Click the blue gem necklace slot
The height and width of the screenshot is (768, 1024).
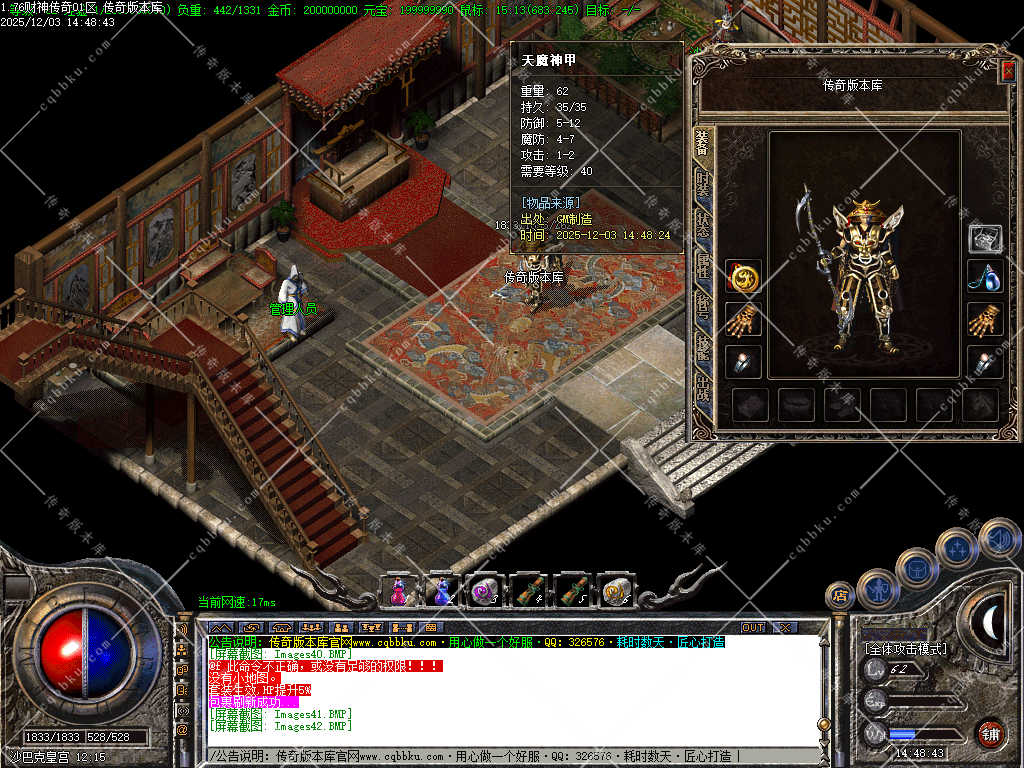click(985, 277)
